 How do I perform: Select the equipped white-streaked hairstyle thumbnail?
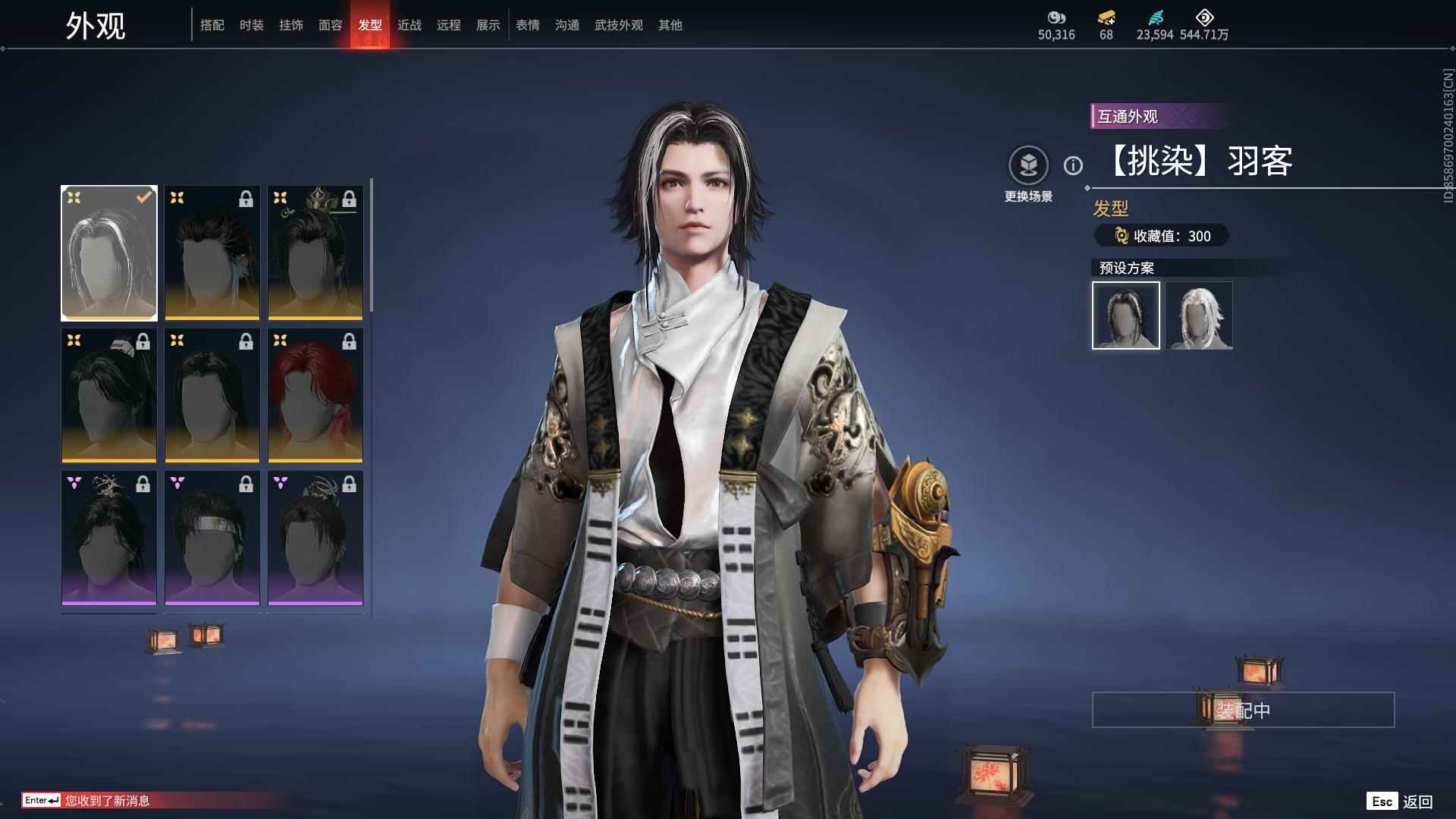tap(109, 253)
